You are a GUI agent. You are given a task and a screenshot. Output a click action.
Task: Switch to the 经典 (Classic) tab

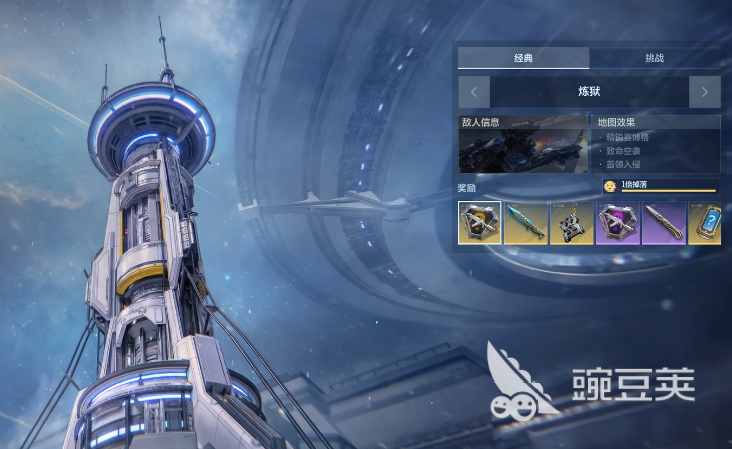point(523,58)
